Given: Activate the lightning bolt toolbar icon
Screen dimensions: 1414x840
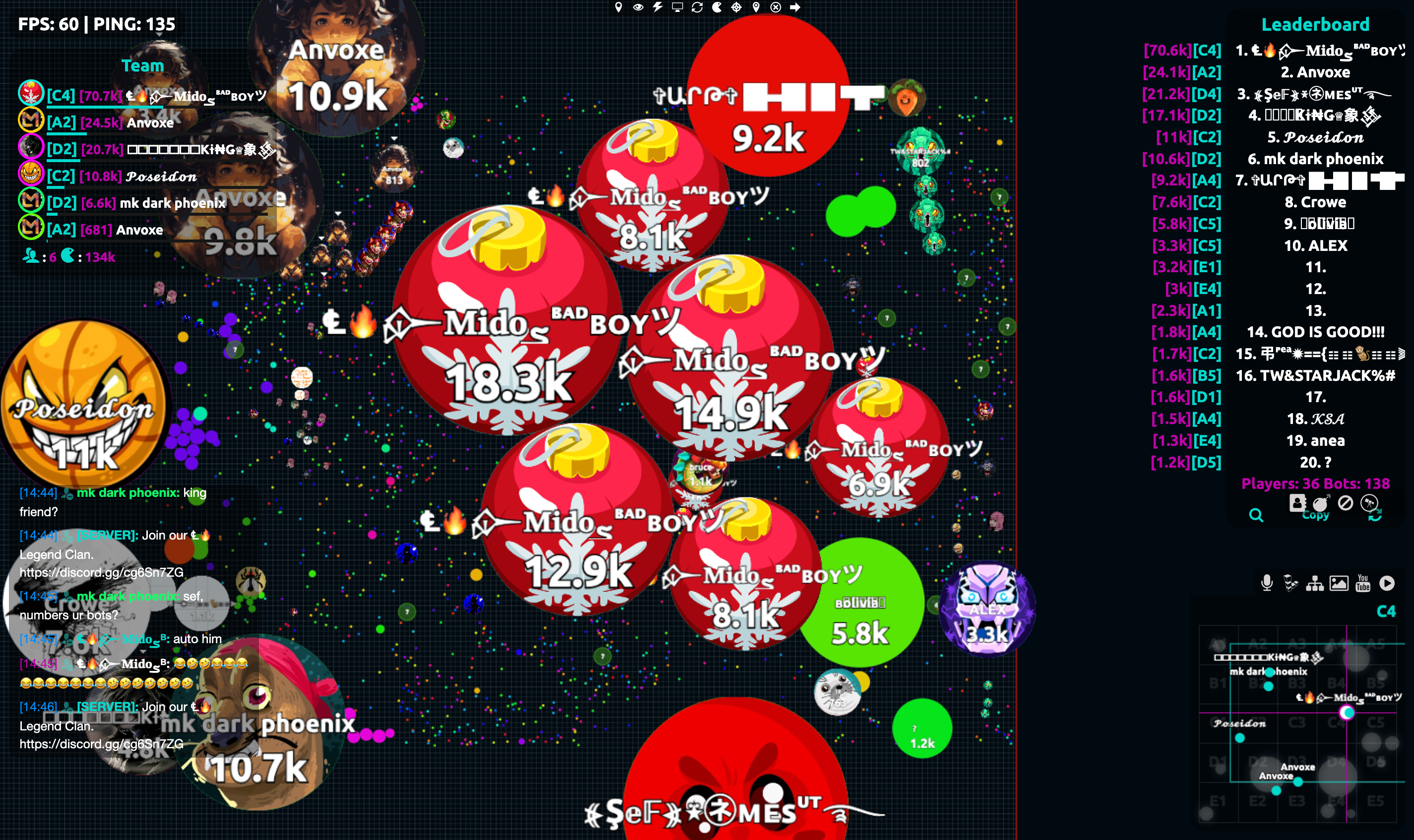Looking at the screenshot, I should coord(657,7).
